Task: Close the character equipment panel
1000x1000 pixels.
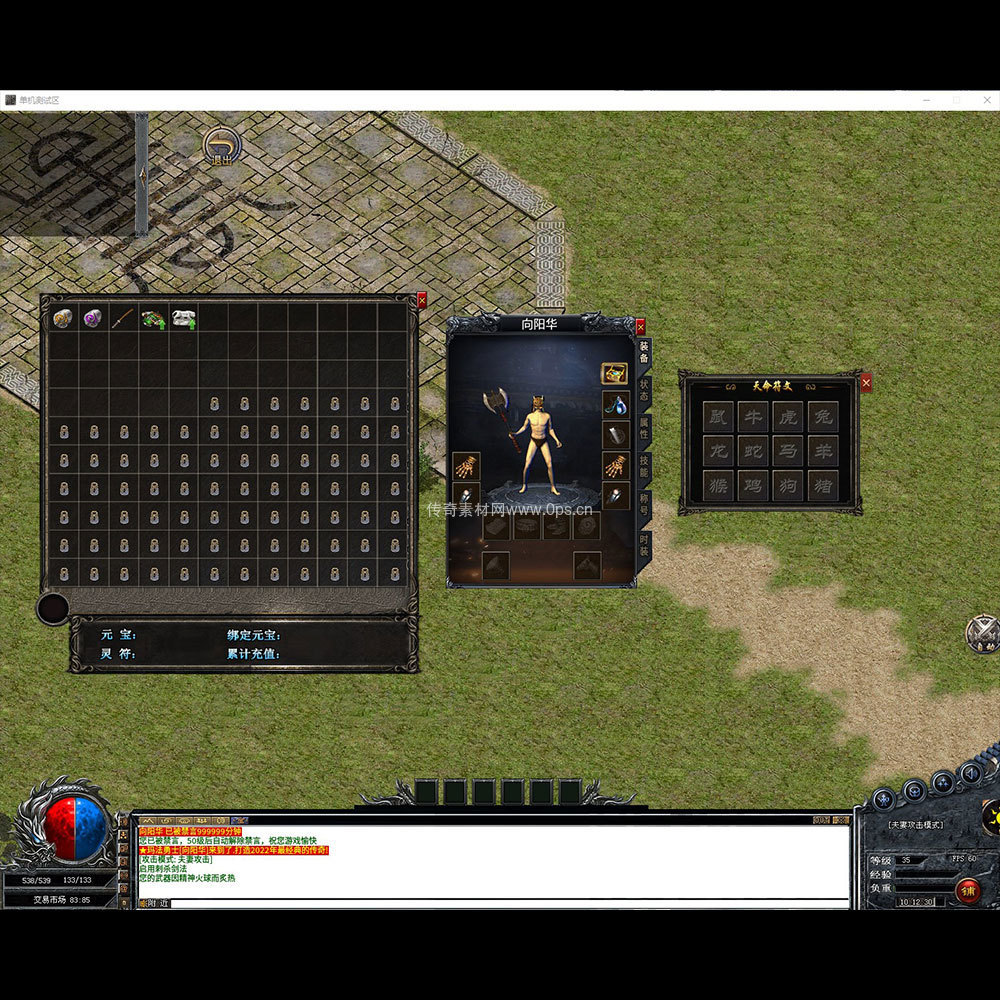Action: (640, 326)
